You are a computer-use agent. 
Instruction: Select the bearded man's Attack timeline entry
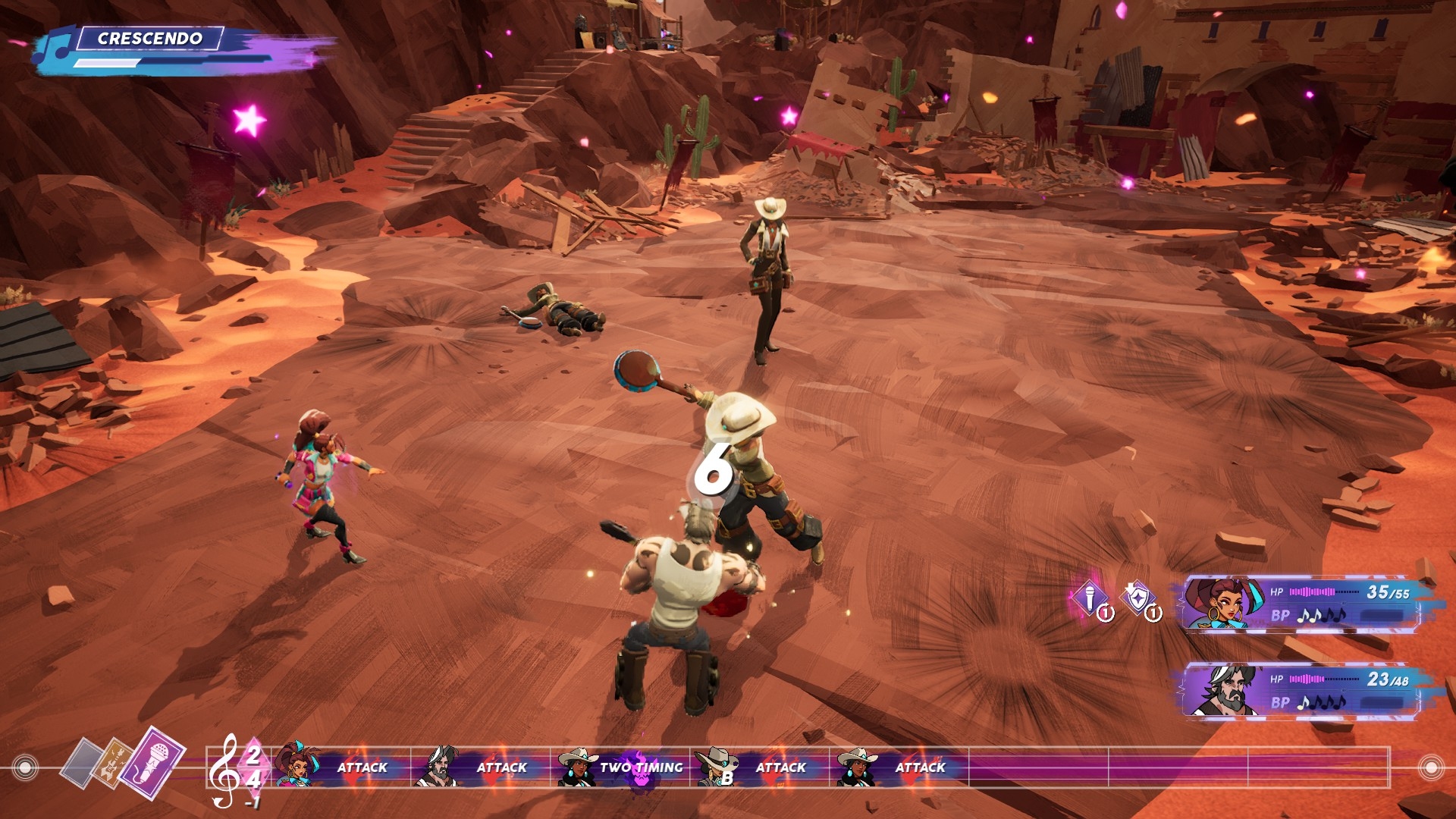(481, 767)
